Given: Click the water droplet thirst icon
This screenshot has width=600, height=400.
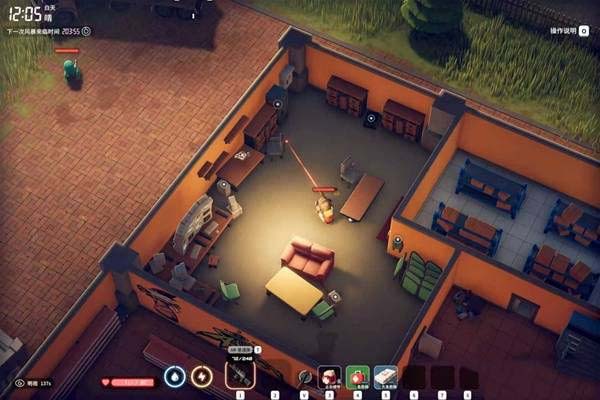Looking at the screenshot, I should pyautogui.click(x=175, y=377).
